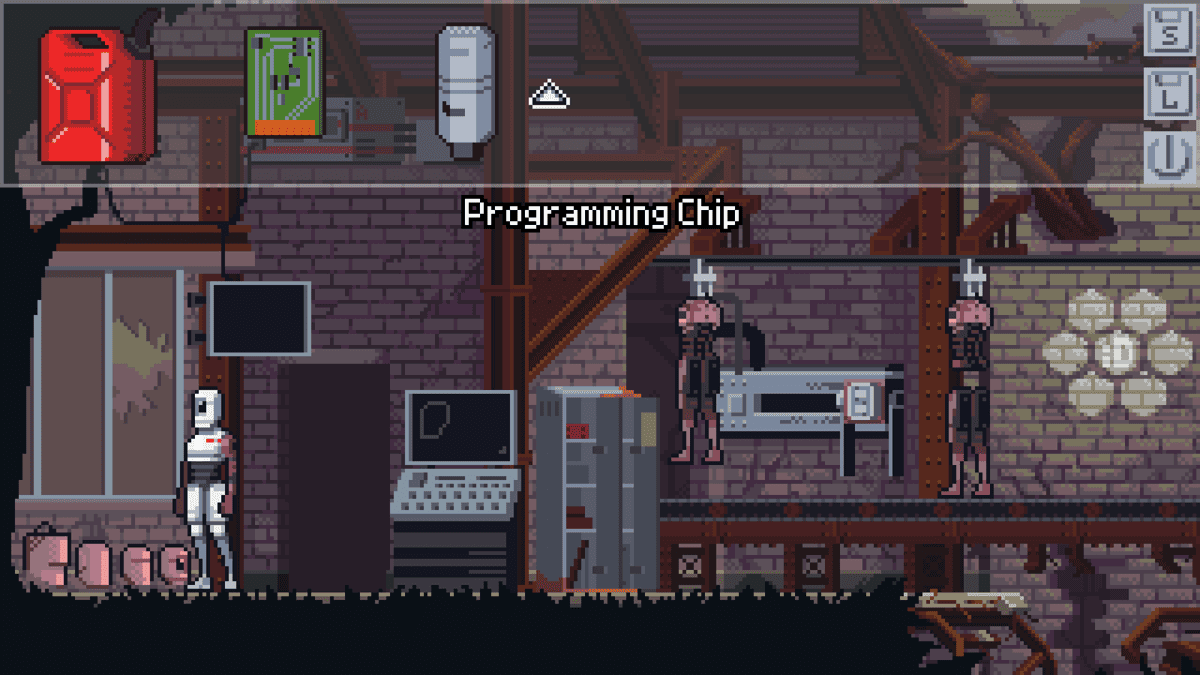Viewport: 1200px width, 675px height.
Task: Open the save game button
Action: tap(1168, 33)
